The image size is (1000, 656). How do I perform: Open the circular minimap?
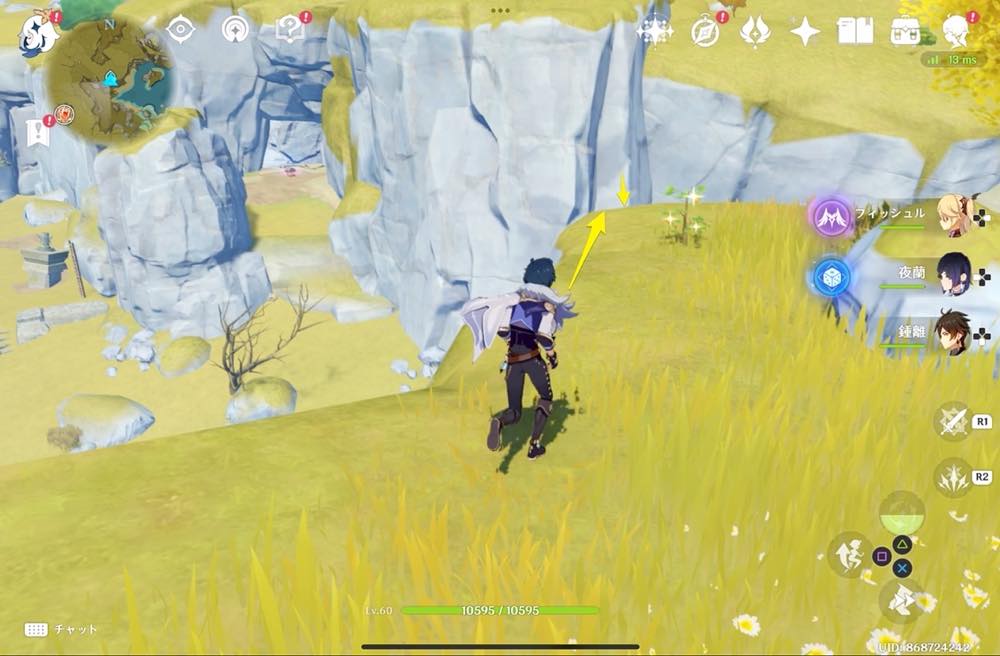coord(110,78)
